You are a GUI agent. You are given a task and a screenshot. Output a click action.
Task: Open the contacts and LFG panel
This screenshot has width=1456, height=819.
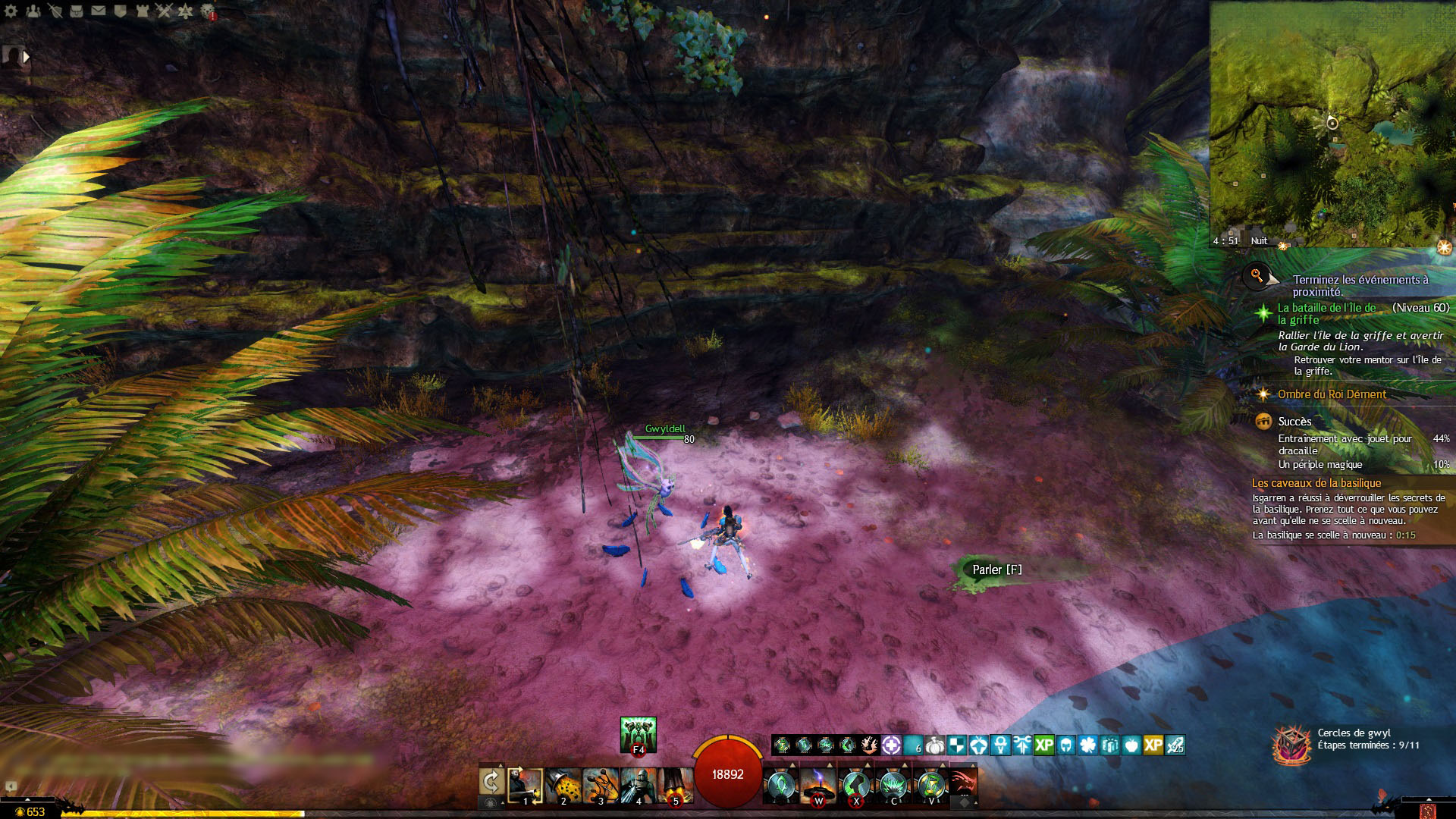coord(33,11)
